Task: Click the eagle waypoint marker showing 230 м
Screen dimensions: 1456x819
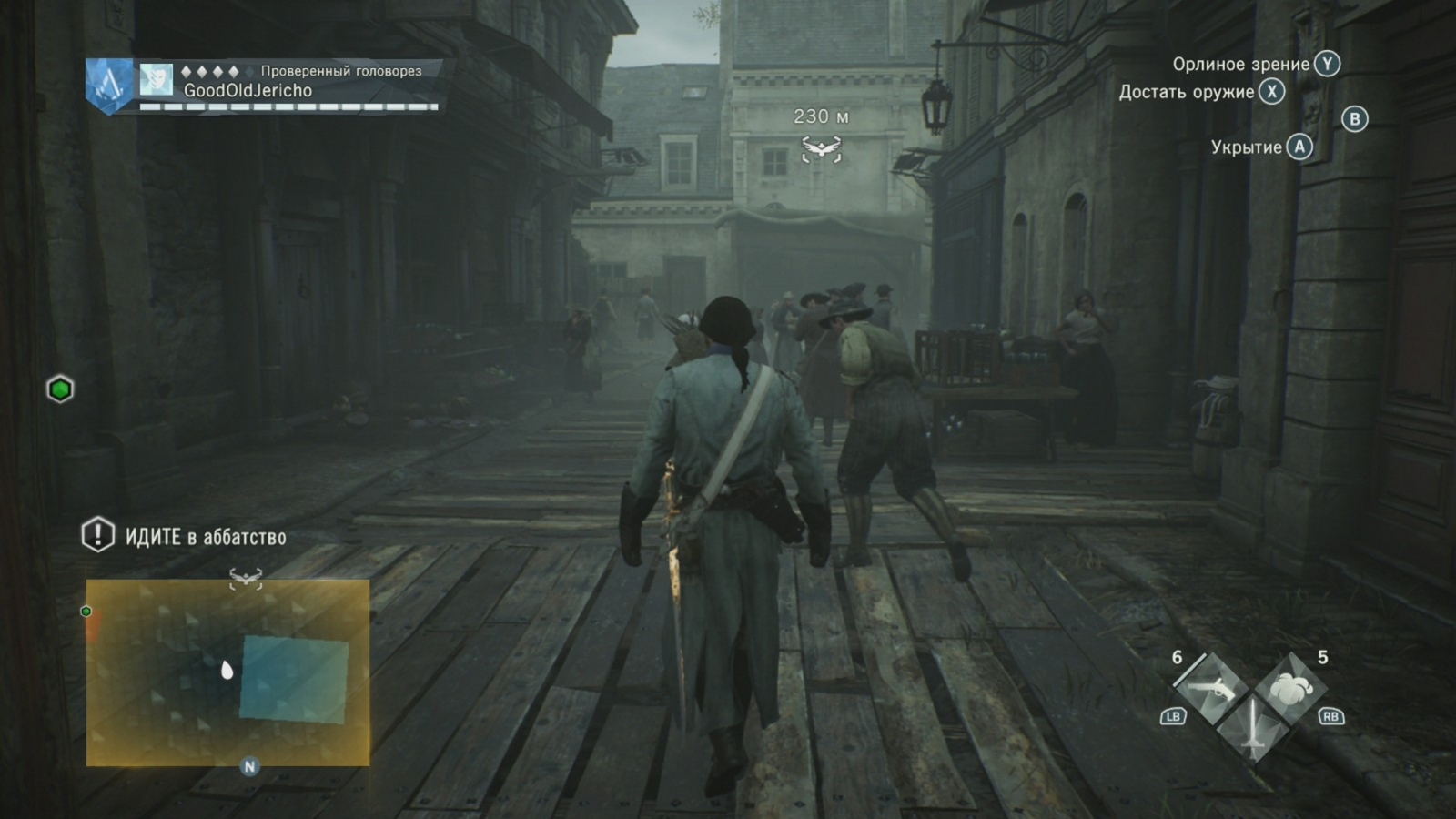Action: 824,146
